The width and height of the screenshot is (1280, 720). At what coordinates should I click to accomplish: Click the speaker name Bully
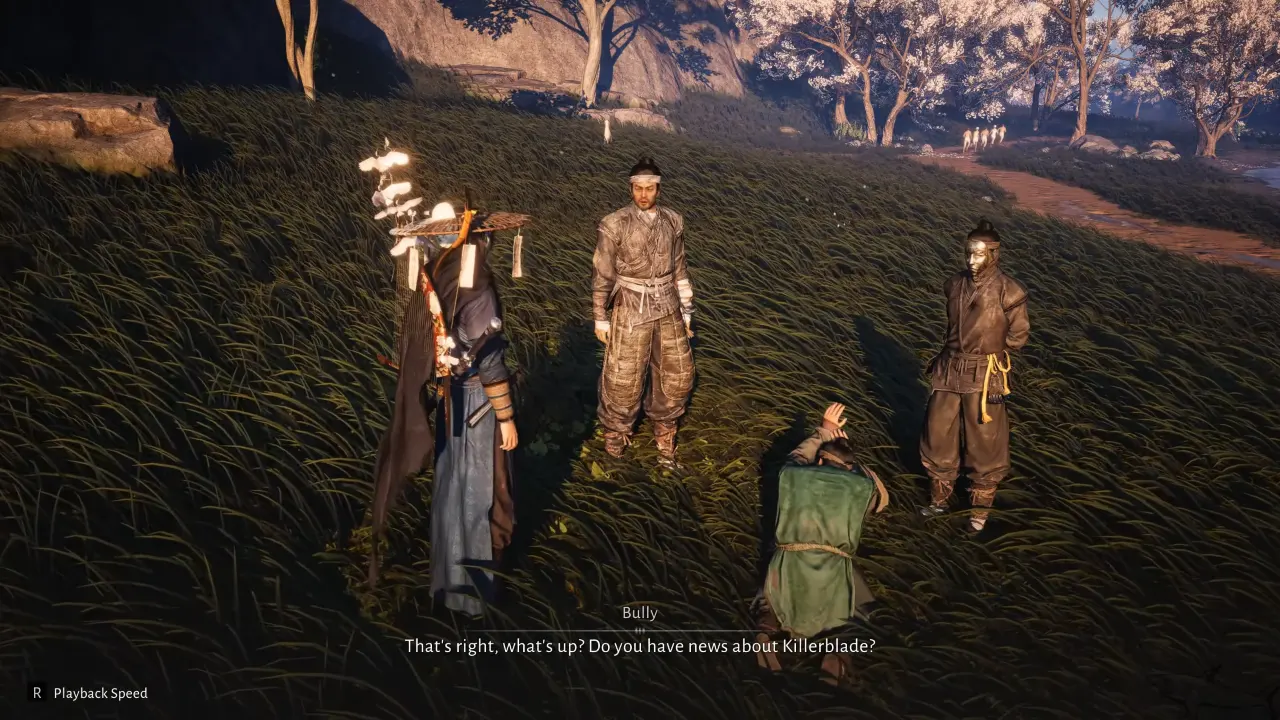tap(640, 613)
